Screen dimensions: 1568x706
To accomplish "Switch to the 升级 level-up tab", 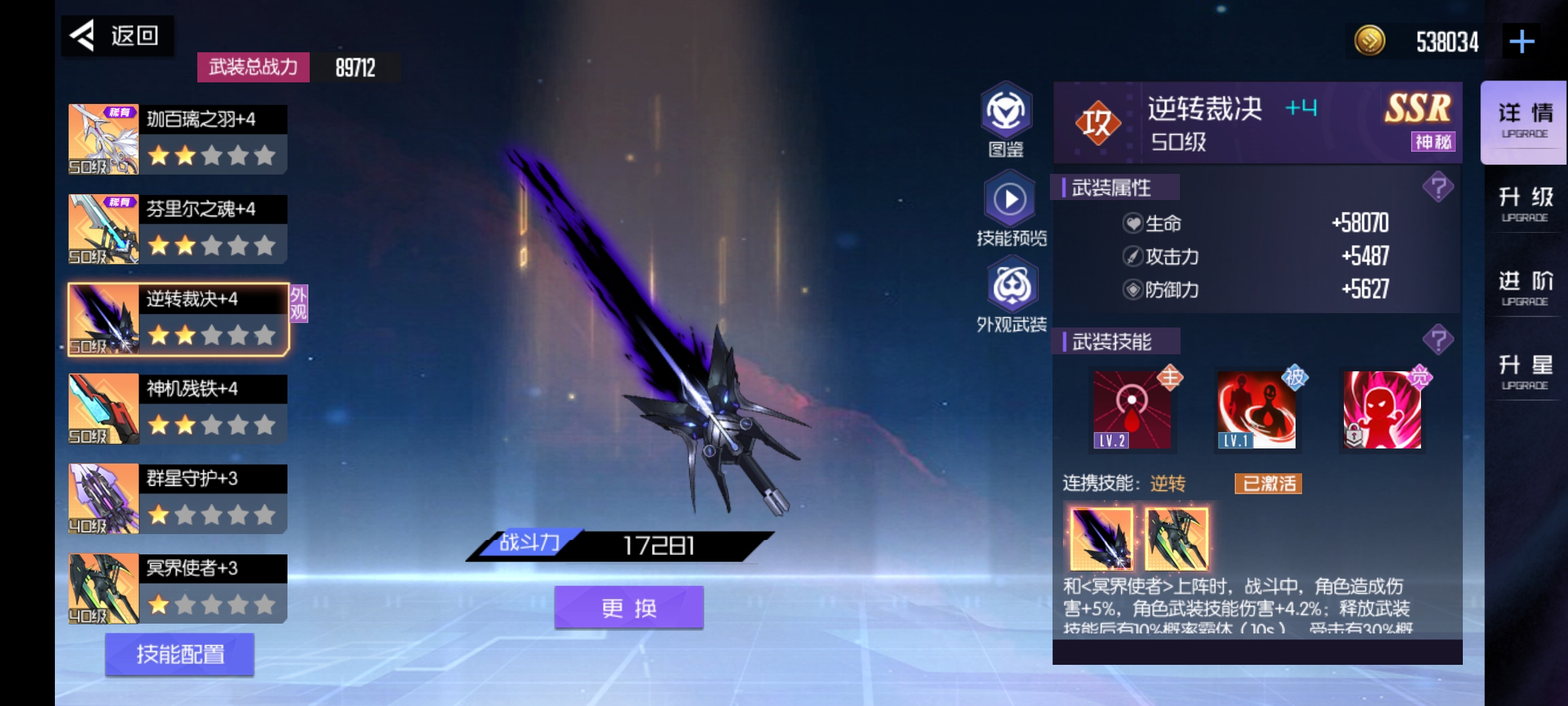I will [1524, 203].
